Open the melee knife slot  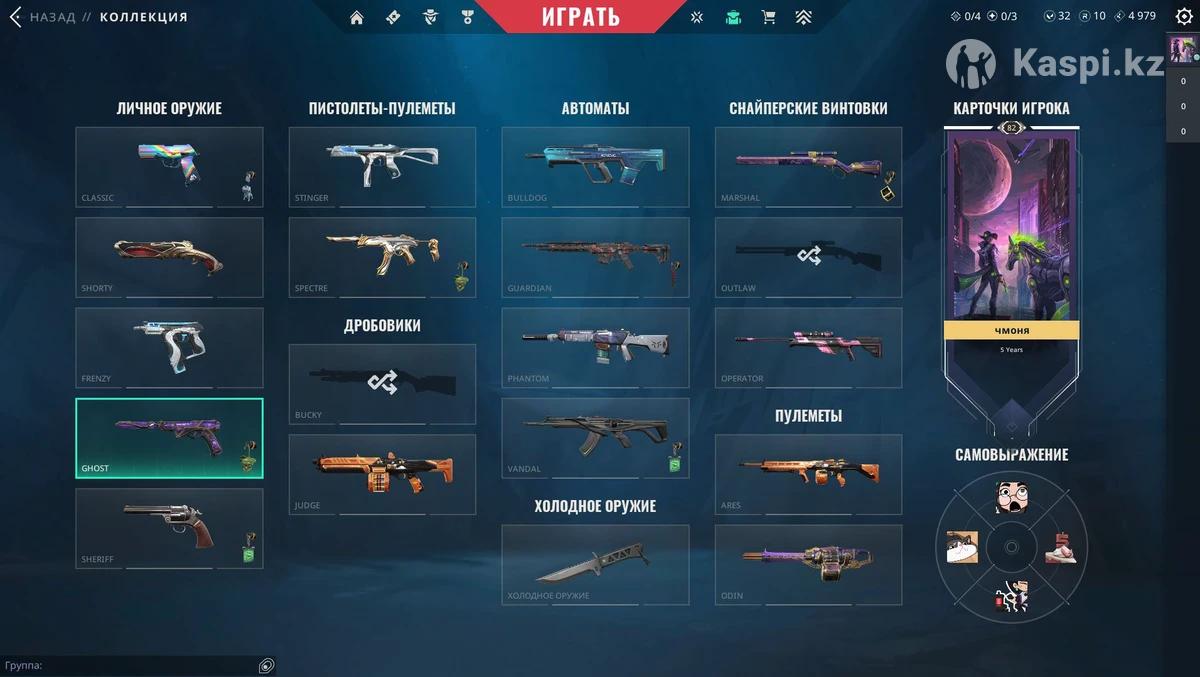[x=595, y=565]
